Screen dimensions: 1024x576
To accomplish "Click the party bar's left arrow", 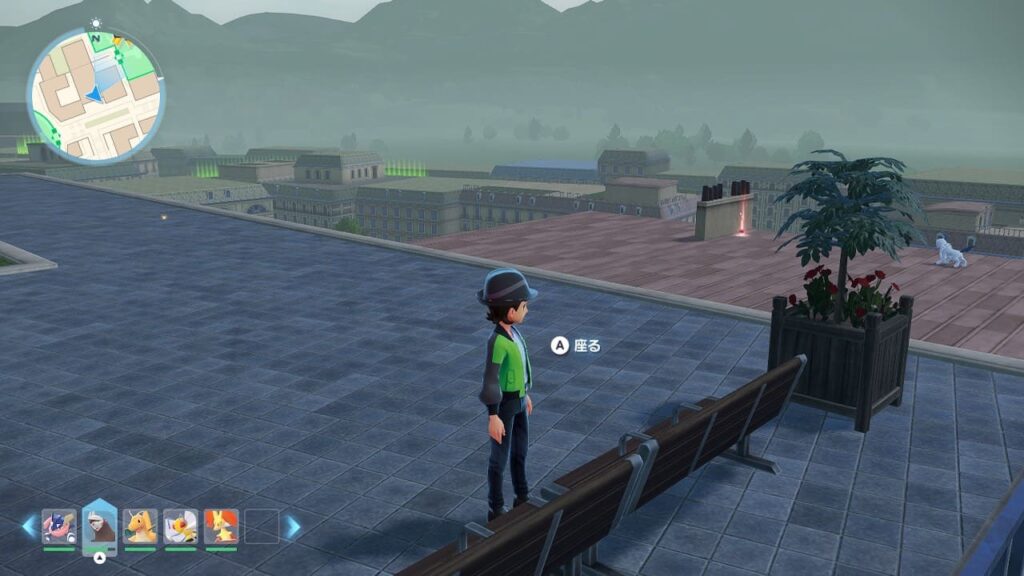I will click(x=29, y=526).
